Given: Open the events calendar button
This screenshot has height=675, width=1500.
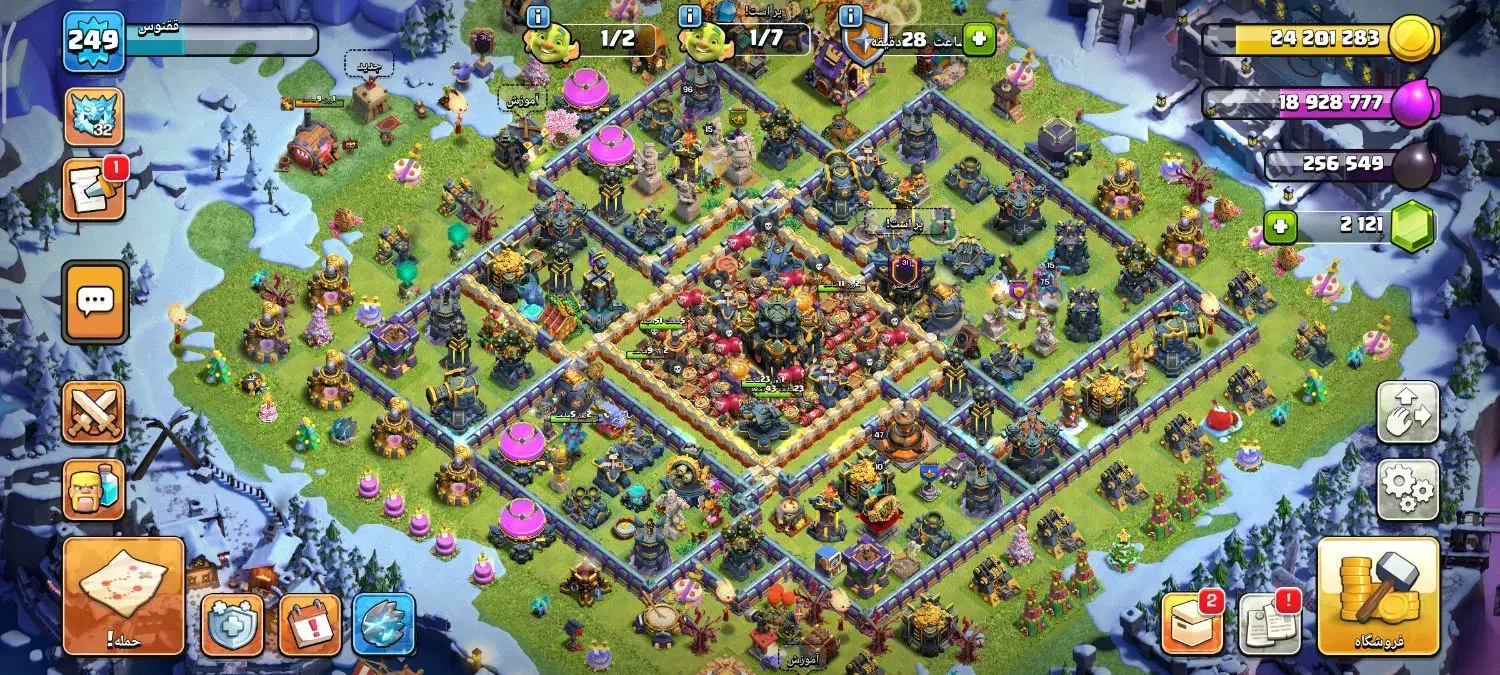Looking at the screenshot, I should pyautogui.click(x=309, y=624).
